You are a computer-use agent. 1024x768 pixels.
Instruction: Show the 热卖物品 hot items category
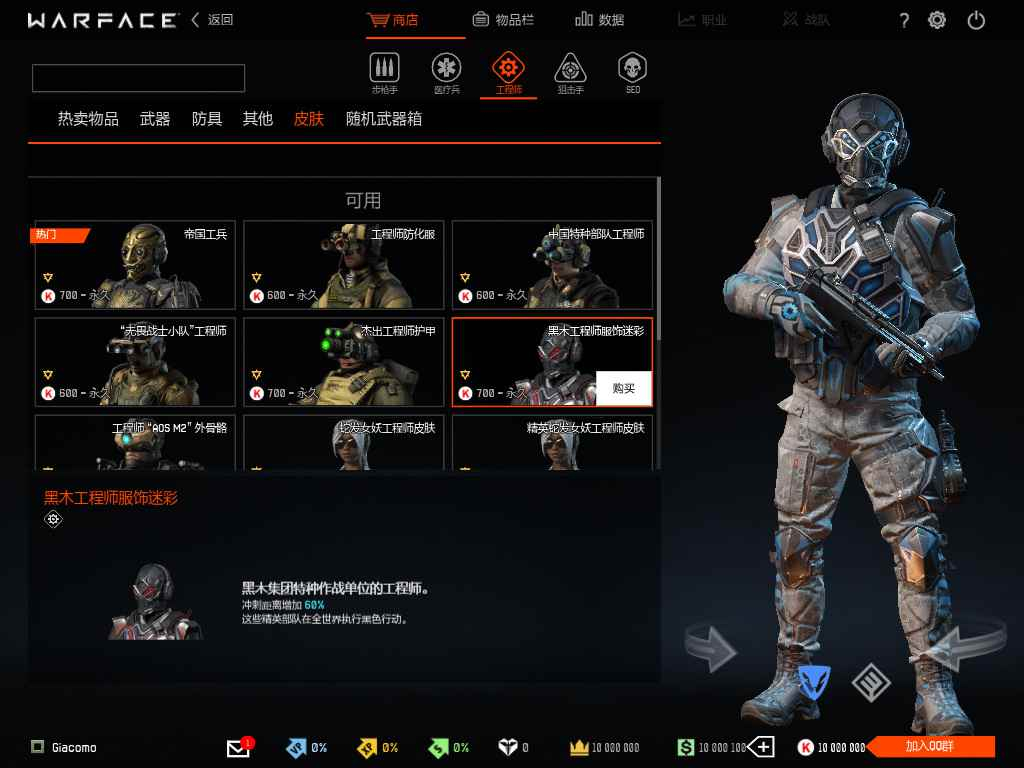click(x=88, y=119)
